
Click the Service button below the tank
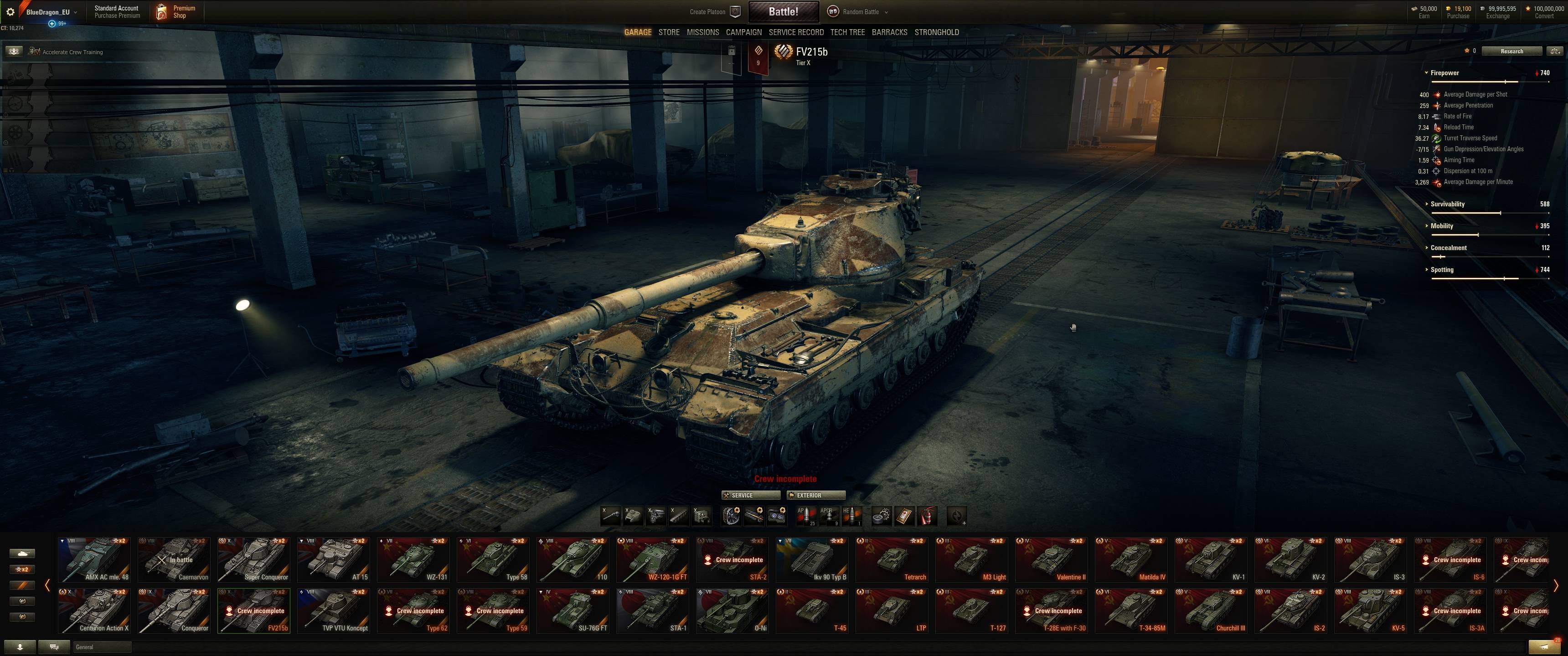pos(750,495)
